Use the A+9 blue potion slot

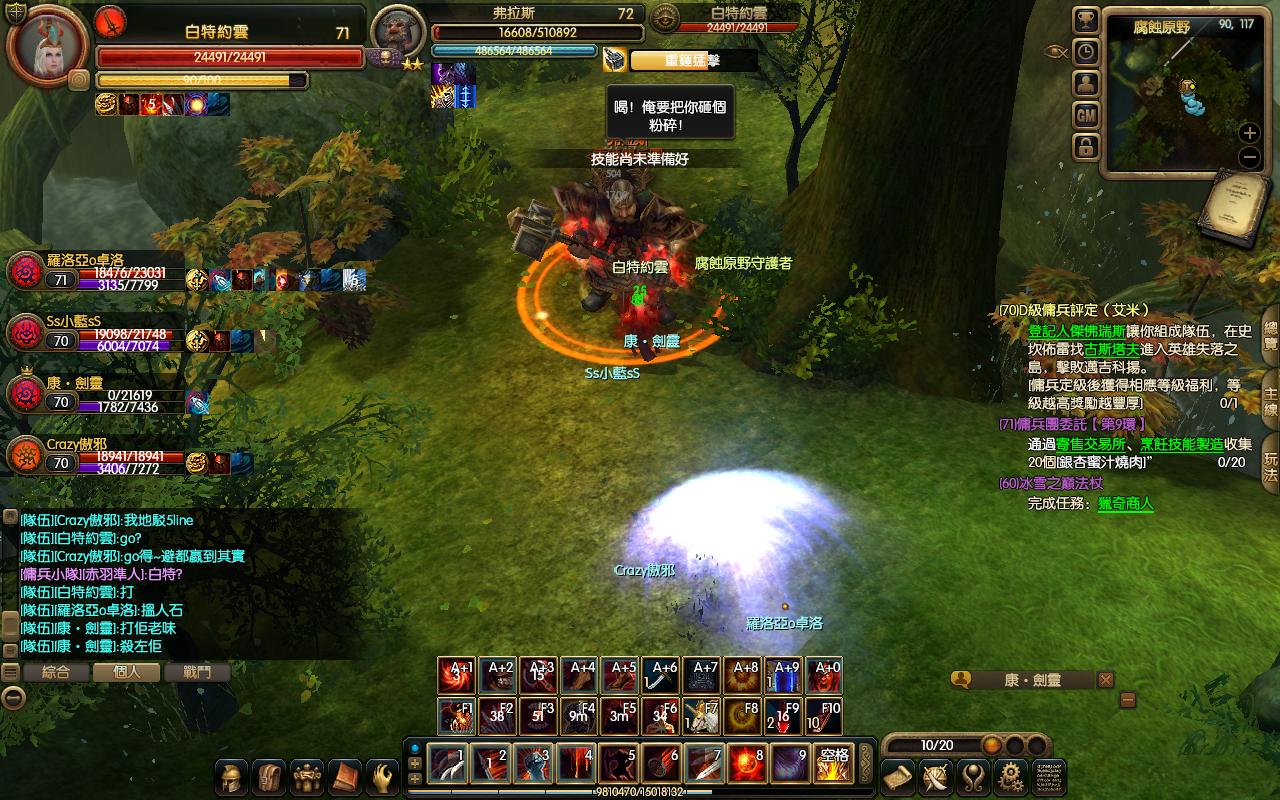787,676
